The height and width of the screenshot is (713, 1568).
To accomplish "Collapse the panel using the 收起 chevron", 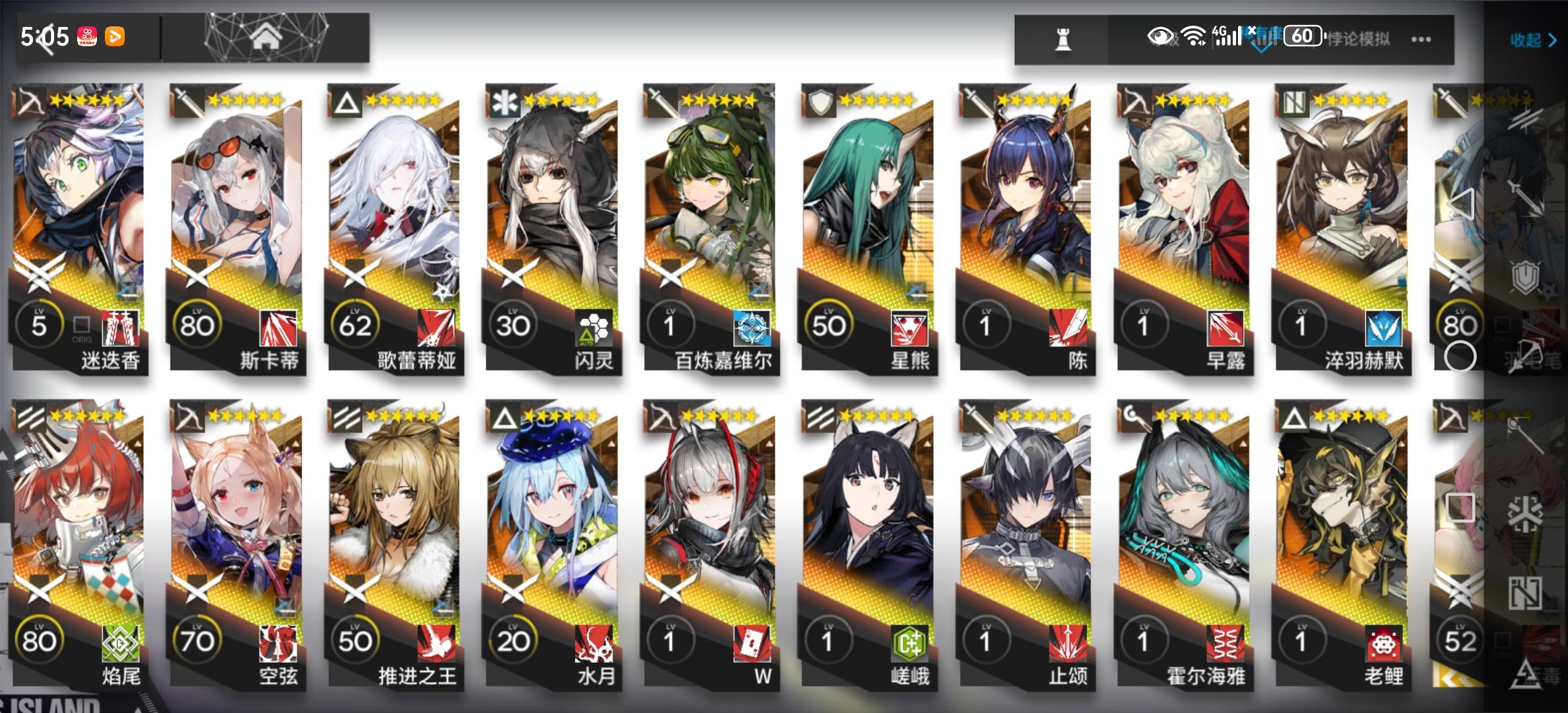I will pos(1531,41).
